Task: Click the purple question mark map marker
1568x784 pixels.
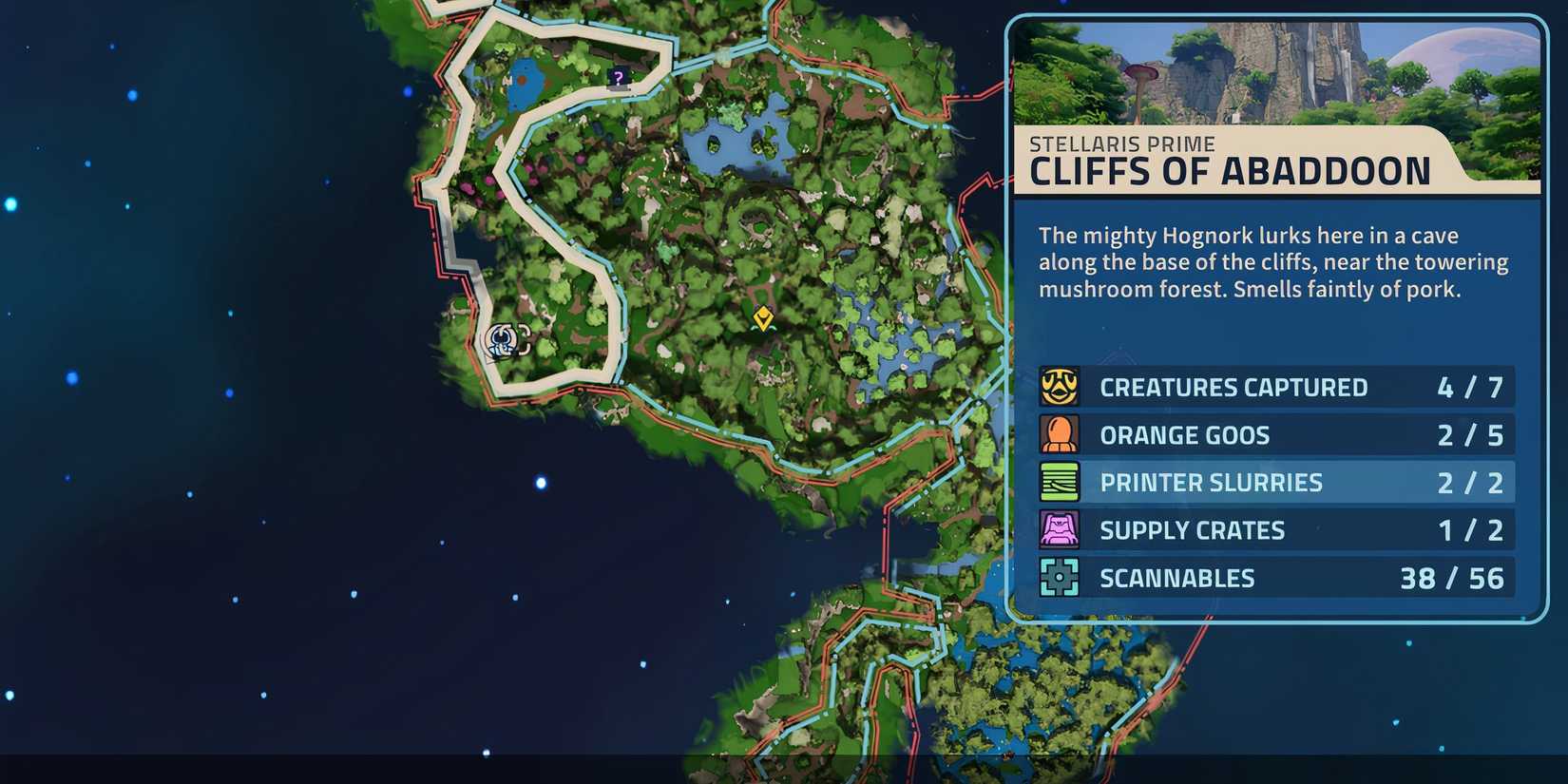Action: (620, 78)
